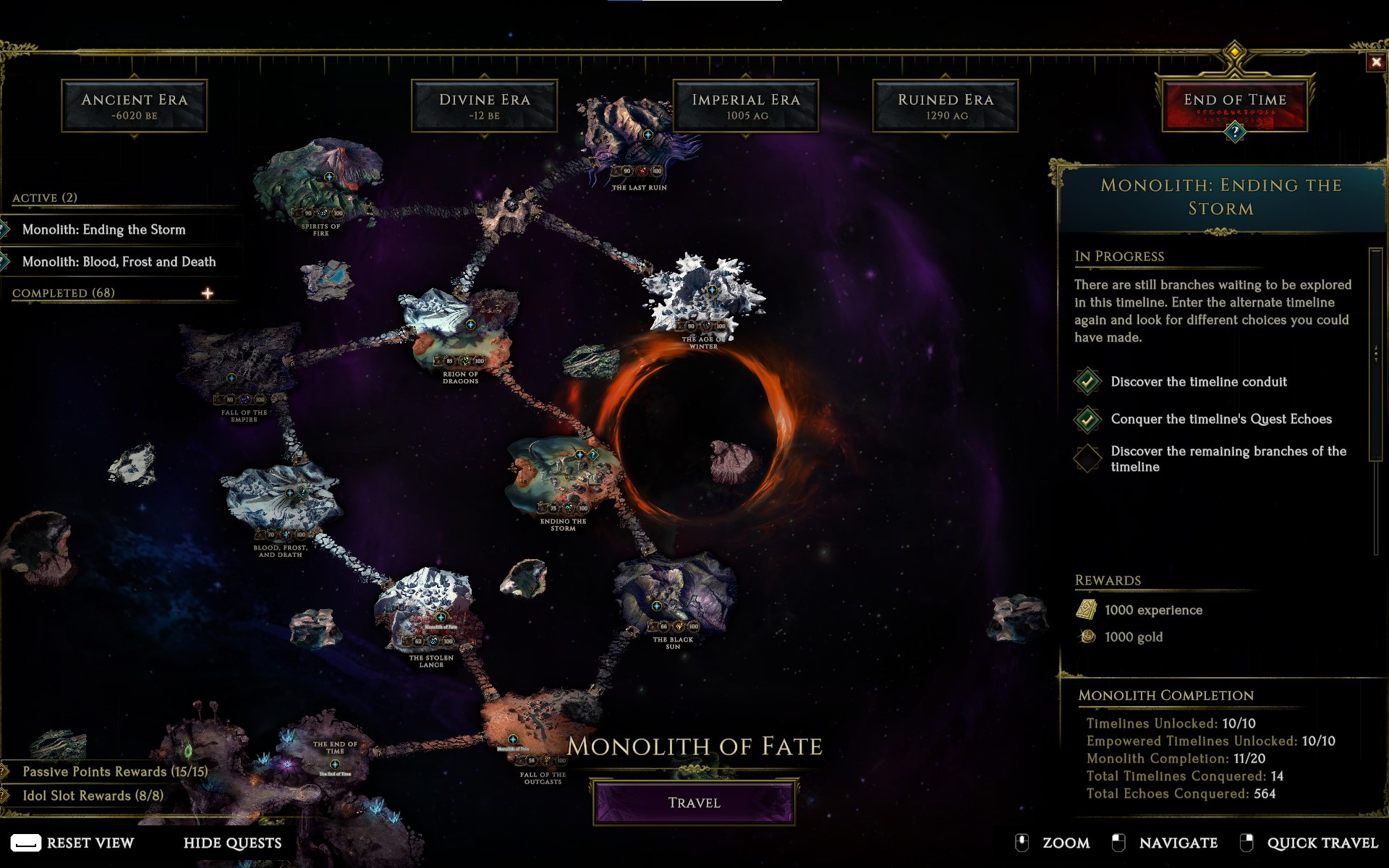
Task: Select quest Monolith: Blood, Frost and Death
Action: pos(119,262)
